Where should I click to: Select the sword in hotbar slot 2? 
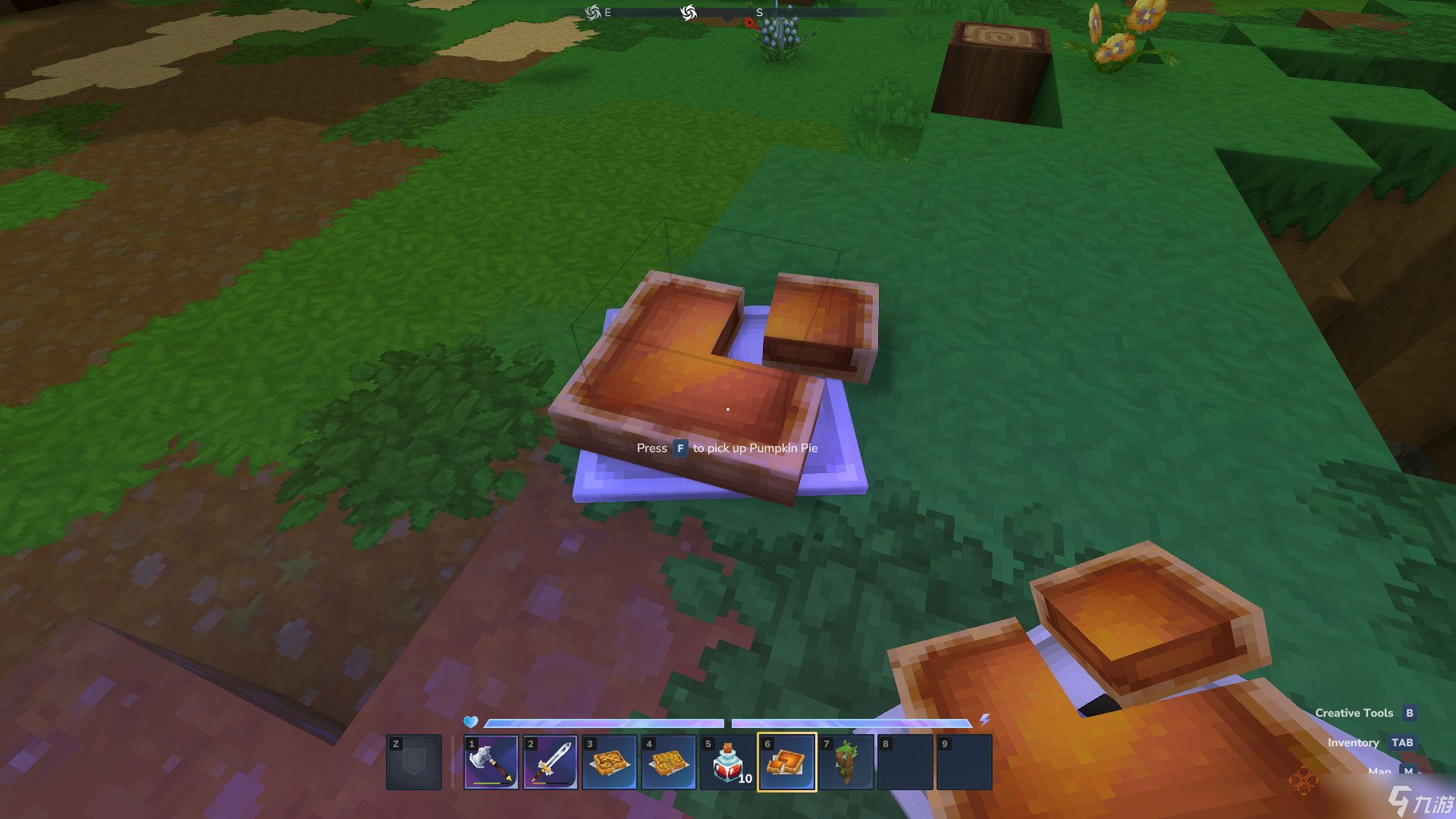click(x=550, y=762)
